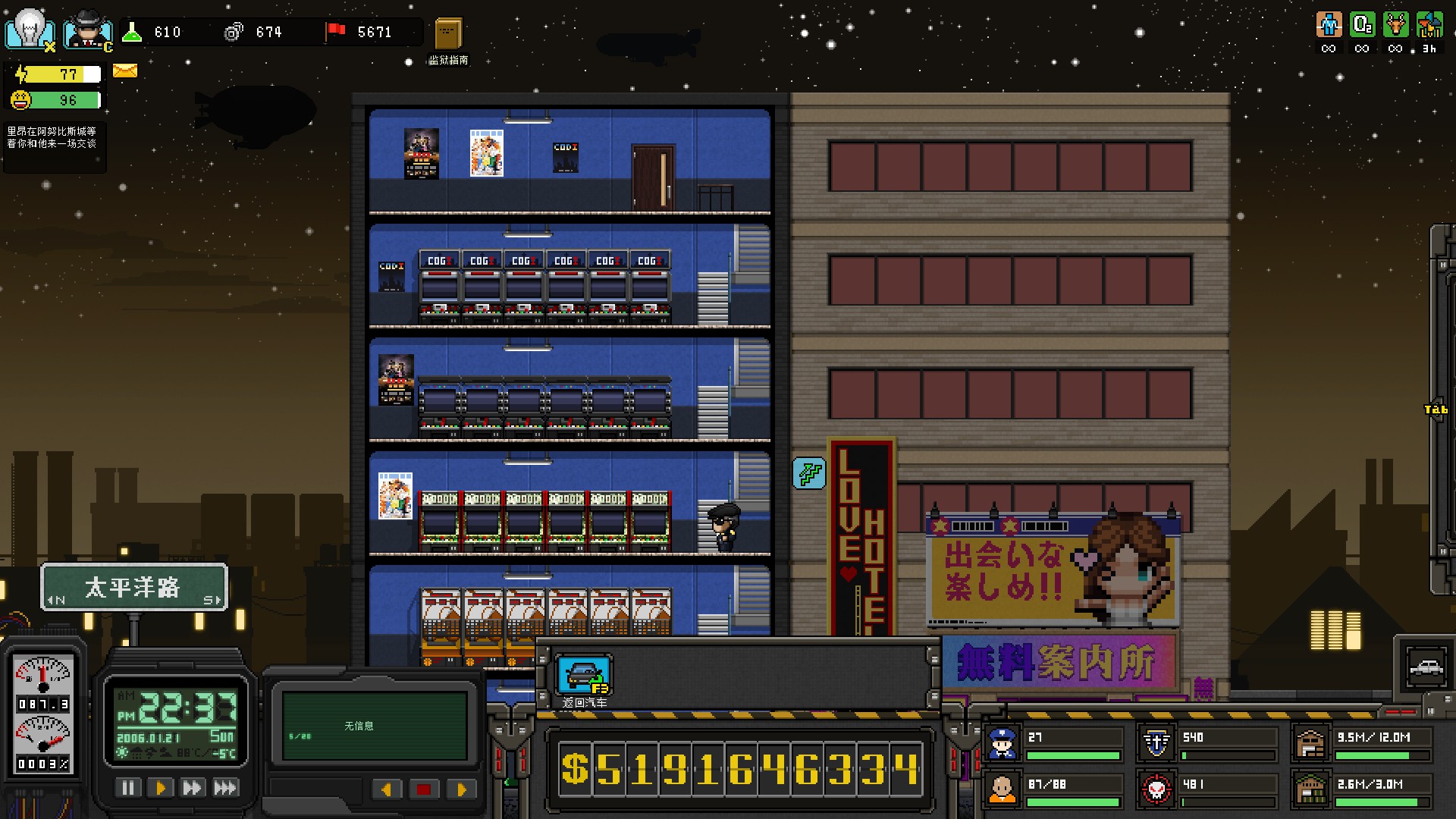Select the small car icon in bottom-right corner
Image resolution: width=1456 pixels, height=819 pixels.
click(1428, 667)
